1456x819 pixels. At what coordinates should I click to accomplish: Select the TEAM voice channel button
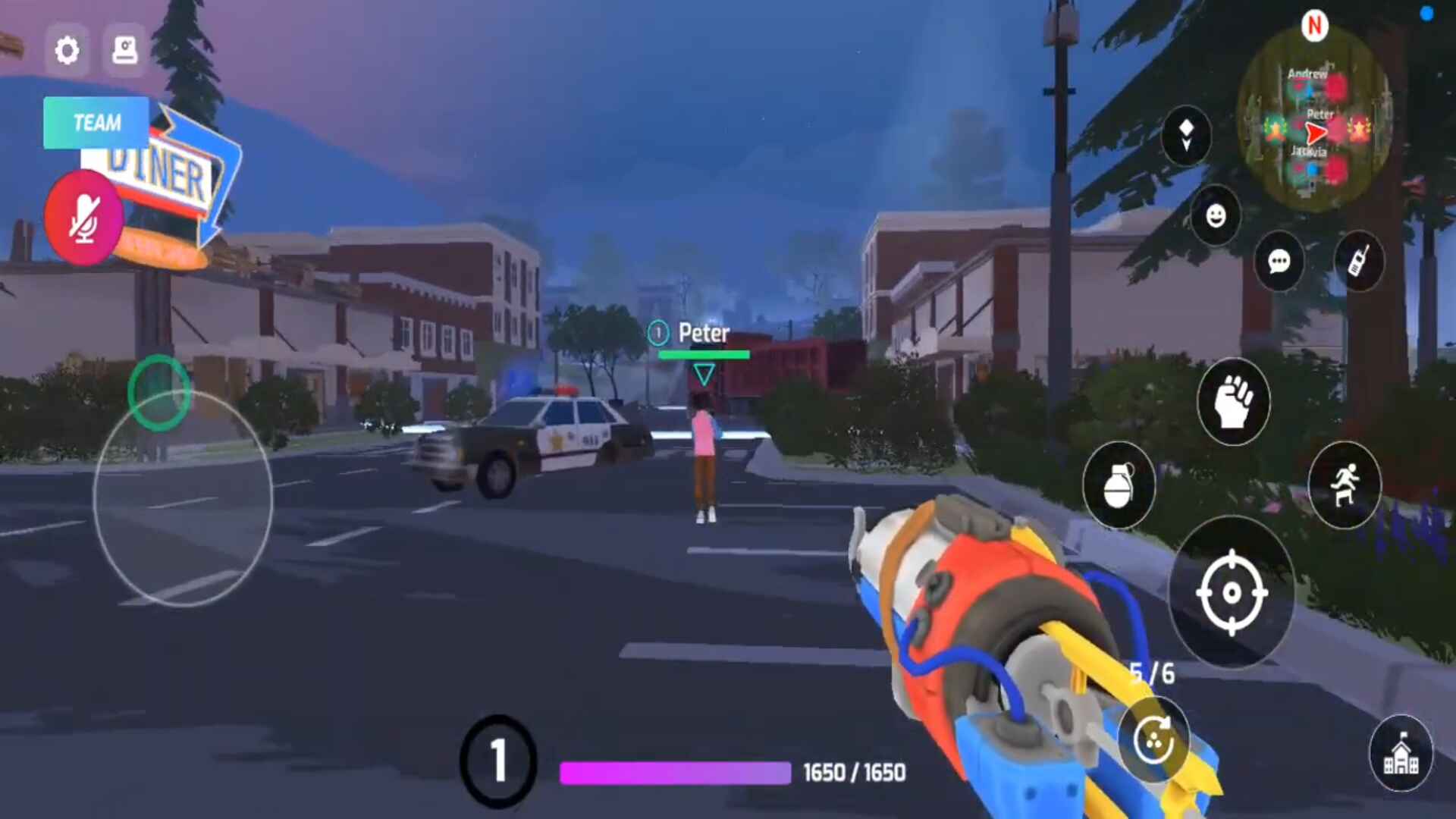96,123
